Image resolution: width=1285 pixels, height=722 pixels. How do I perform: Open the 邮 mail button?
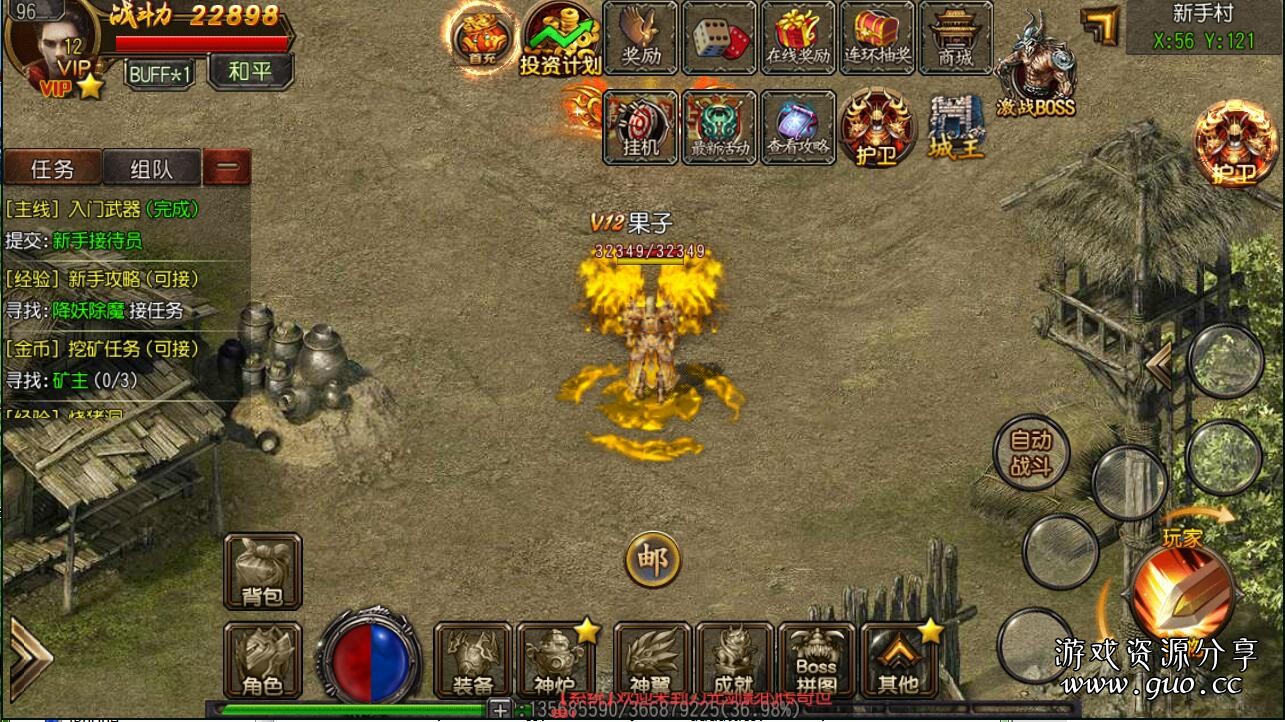(x=653, y=560)
